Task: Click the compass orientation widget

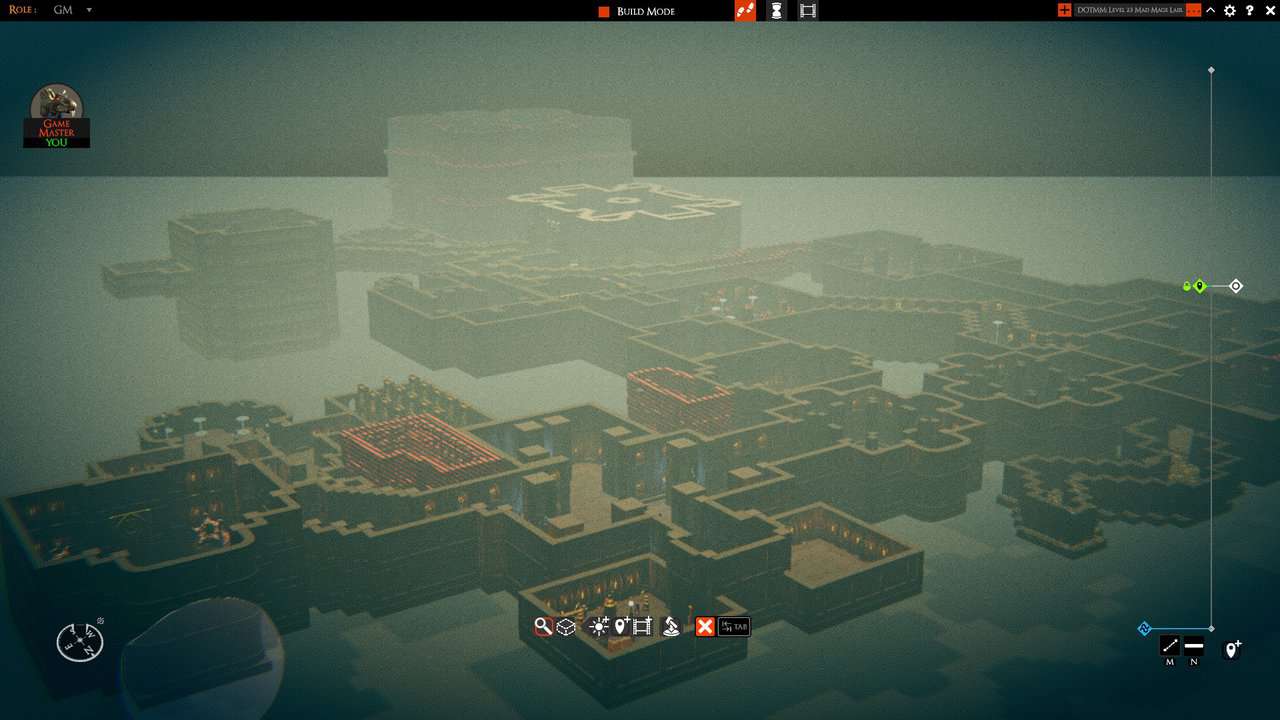Action: coord(79,642)
